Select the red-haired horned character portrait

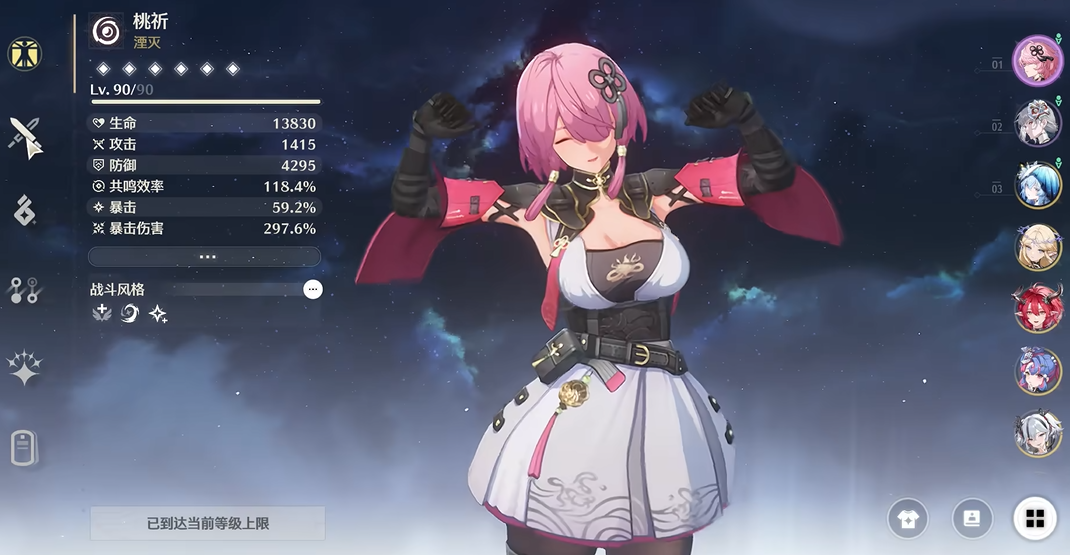click(x=1038, y=309)
